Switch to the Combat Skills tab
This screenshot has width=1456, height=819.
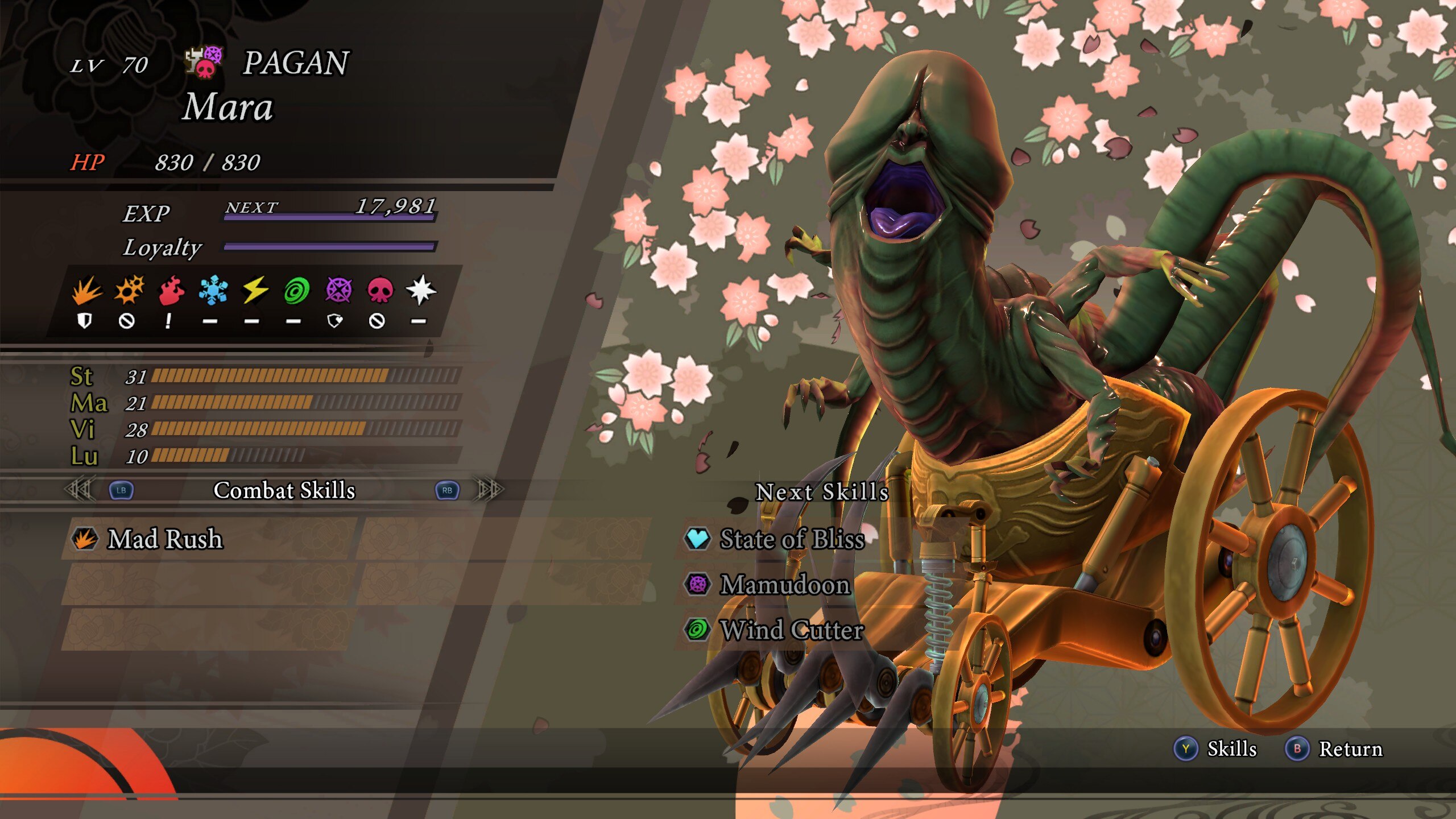point(284,490)
